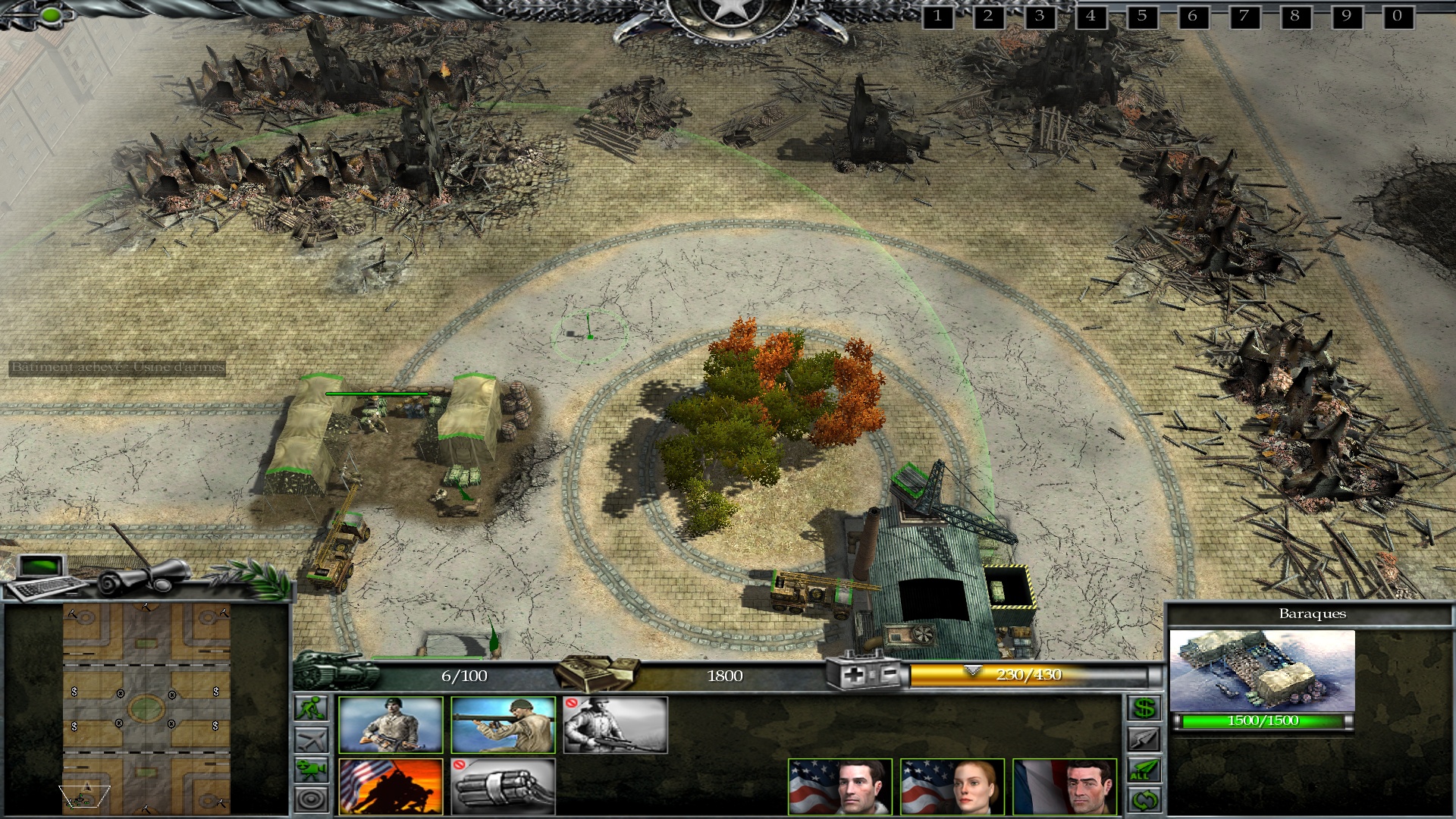Click the green ALL arrow button
This screenshot has height=819, width=1456.
point(1144,770)
